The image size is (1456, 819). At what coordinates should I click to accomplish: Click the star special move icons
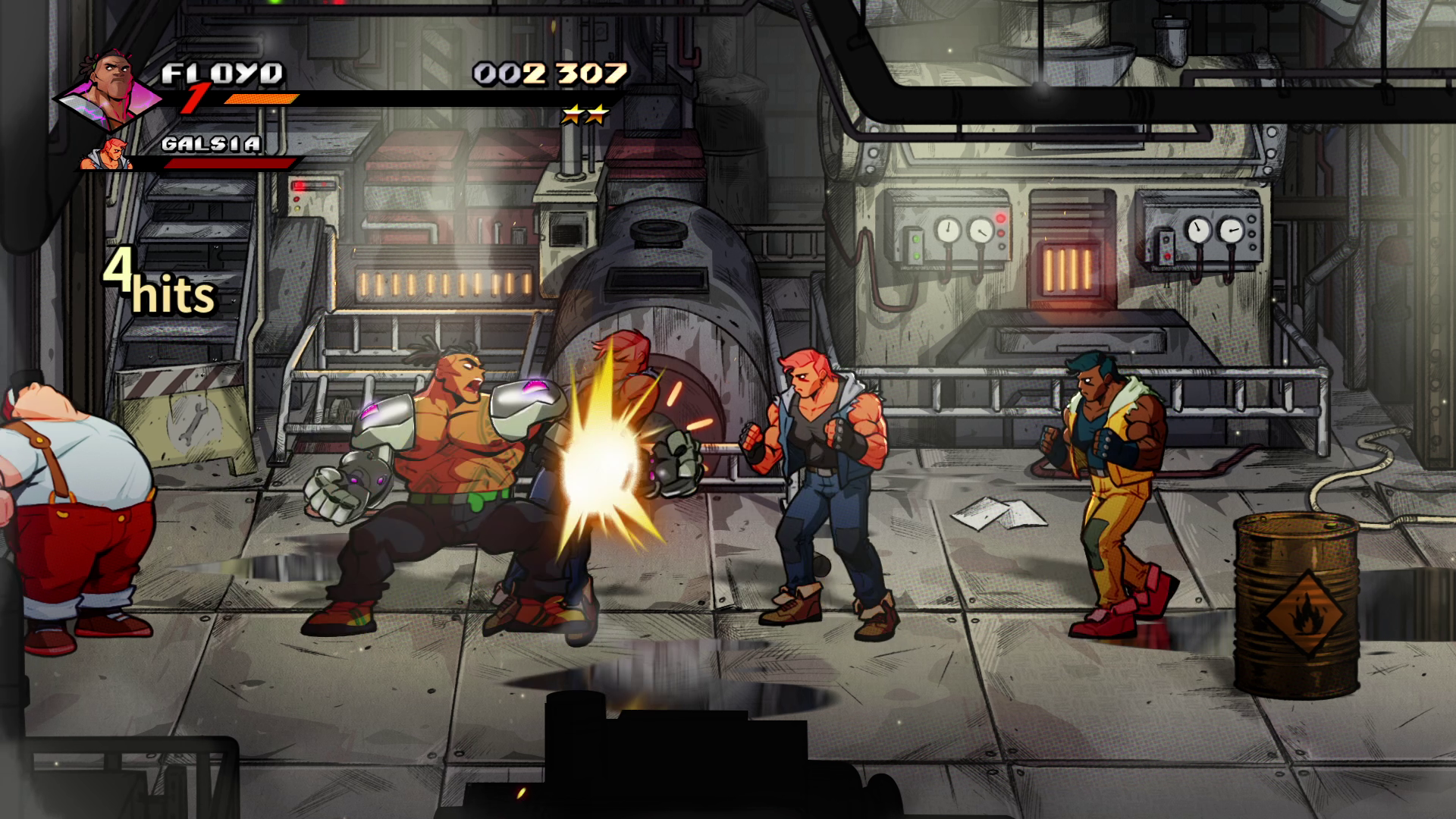tap(585, 115)
